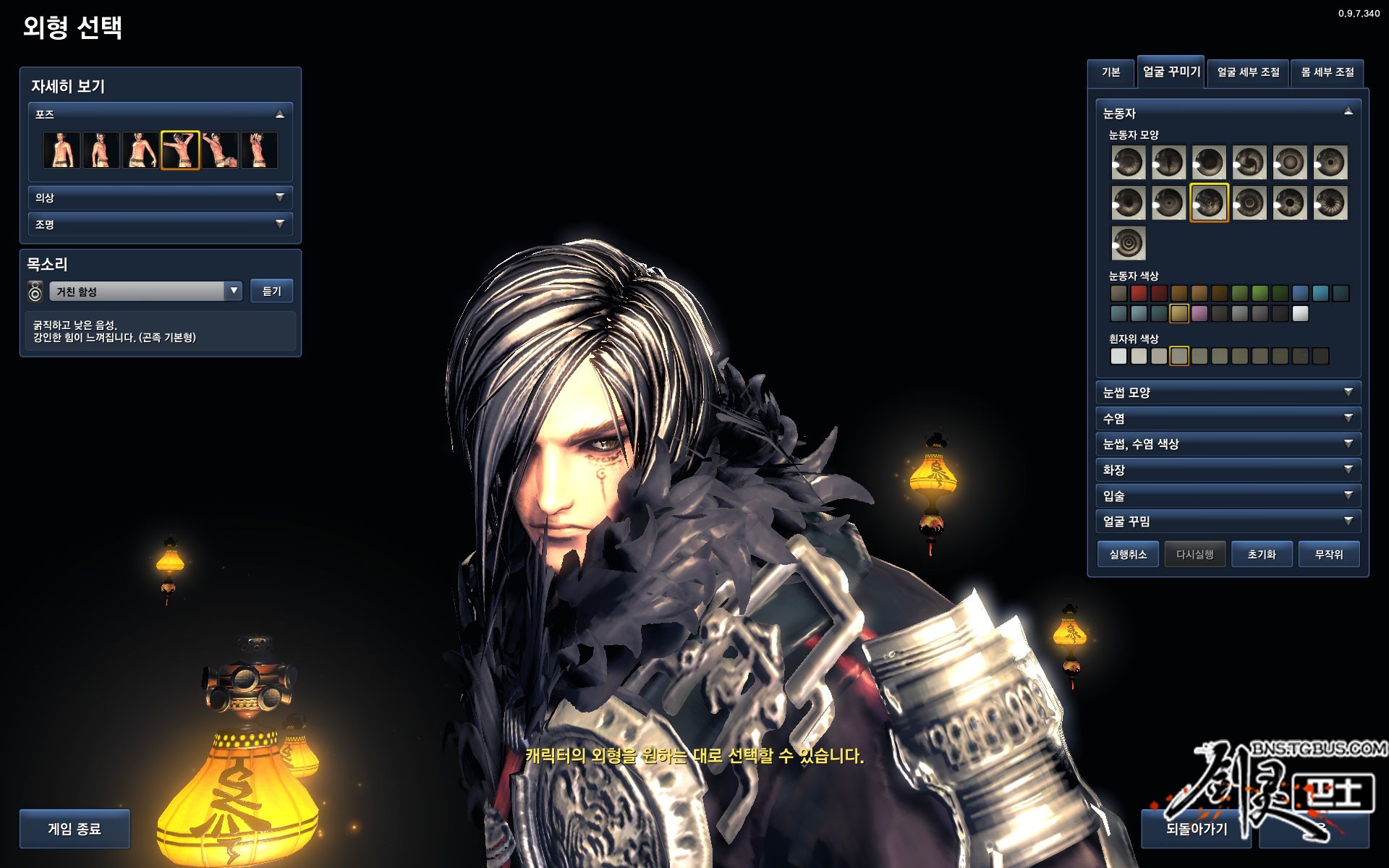Viewport: 1389px width, 868px height.
Task: Select the 몸 세부 조절 tab
Action: 1328,72
